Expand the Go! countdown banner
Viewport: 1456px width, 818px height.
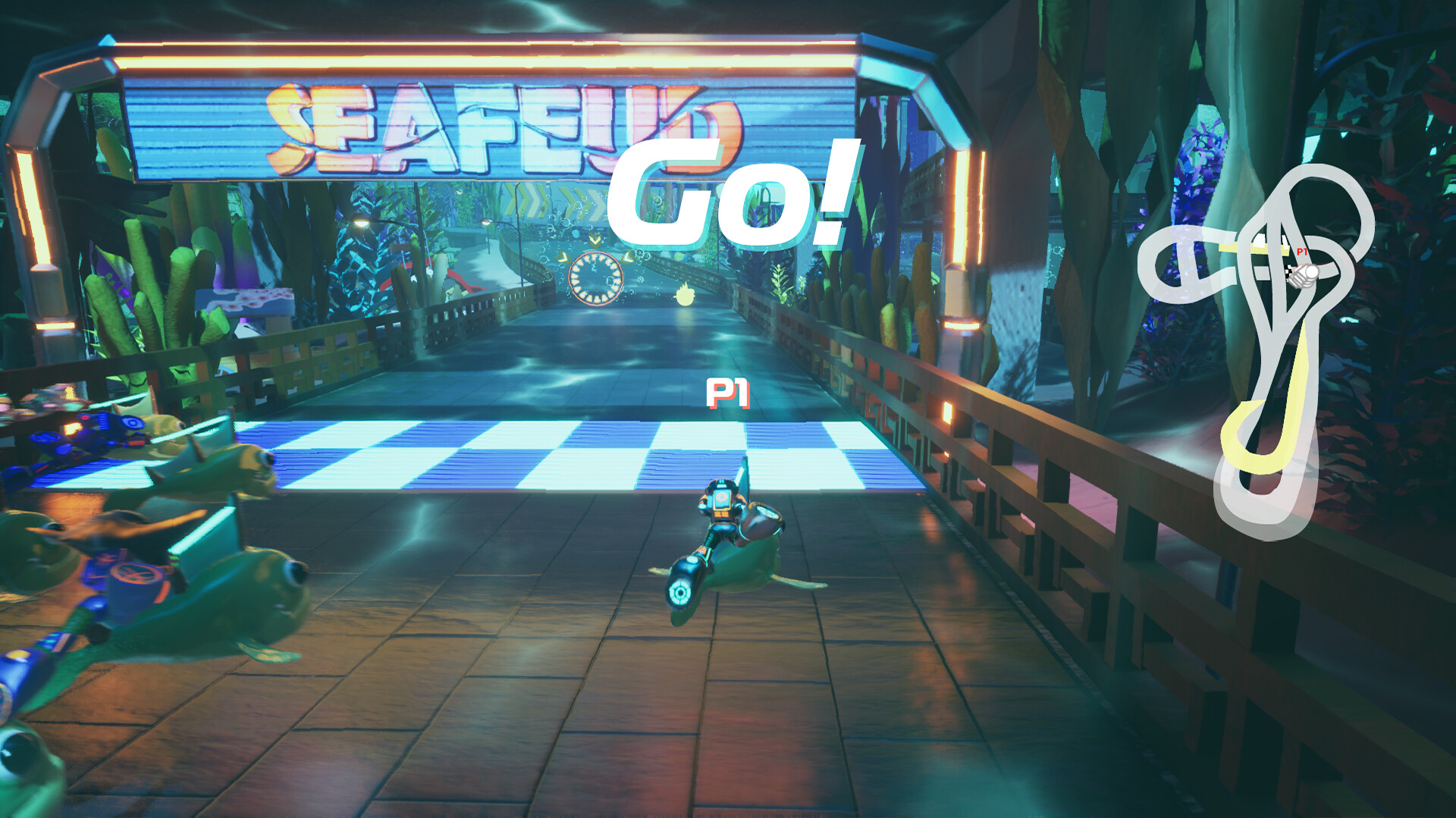tap(732, 193)
